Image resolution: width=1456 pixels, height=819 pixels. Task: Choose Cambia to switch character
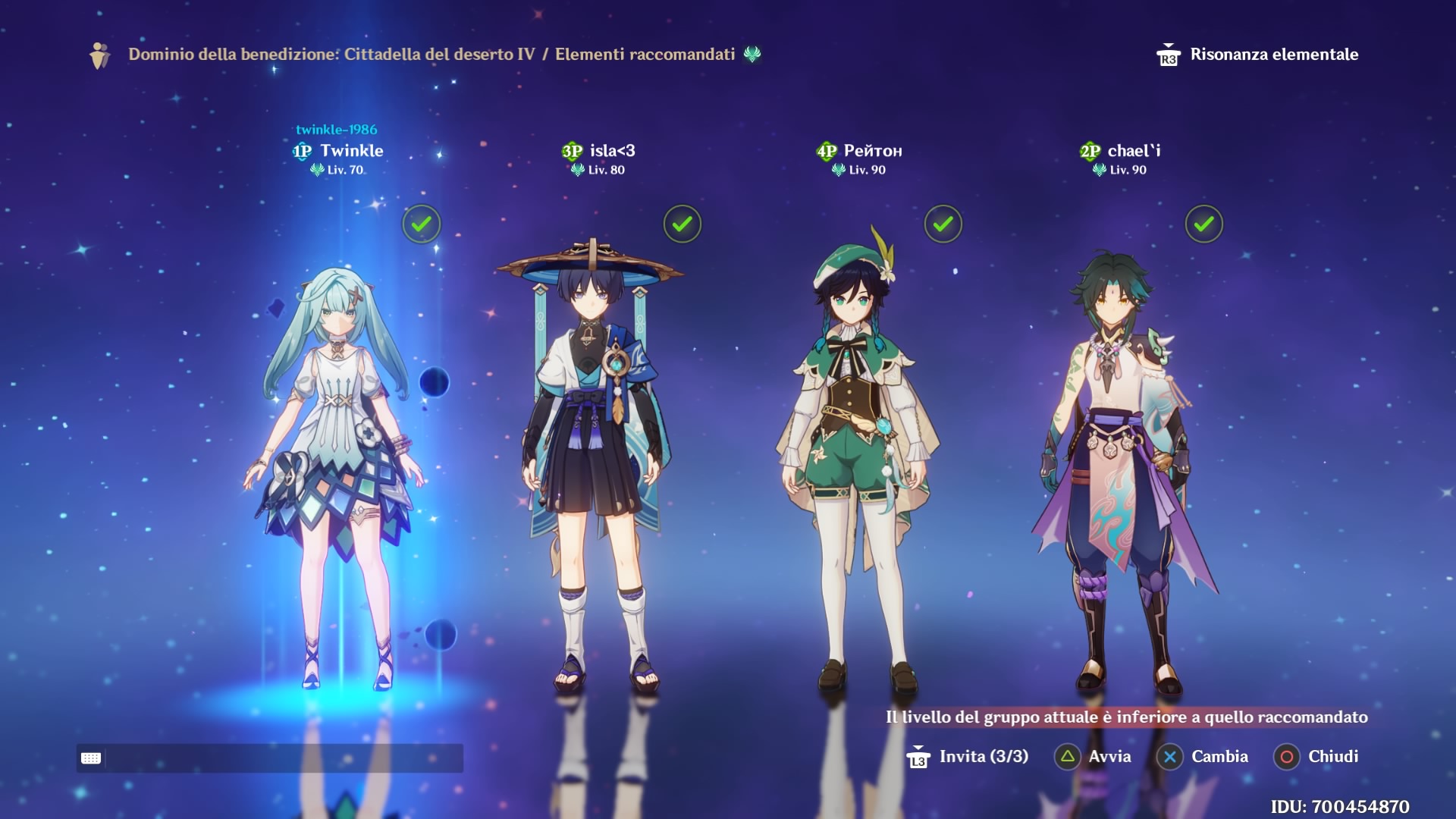click(1203, 757)
